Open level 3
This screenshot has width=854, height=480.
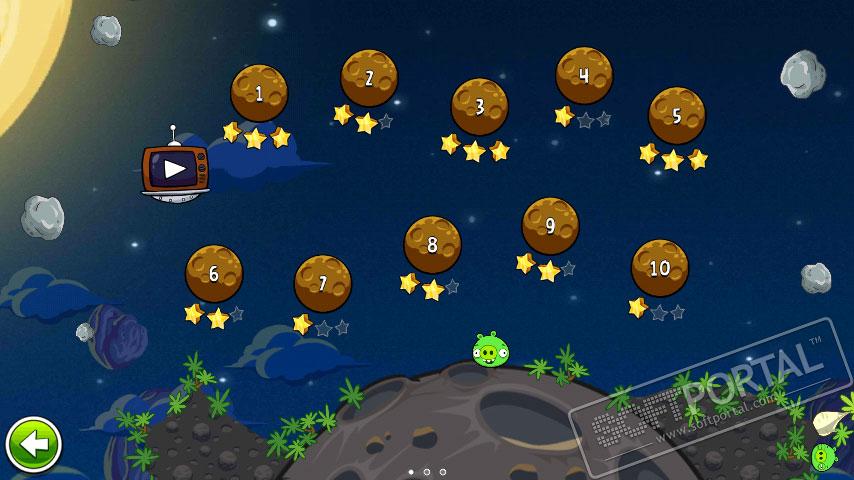coord(479,106)
